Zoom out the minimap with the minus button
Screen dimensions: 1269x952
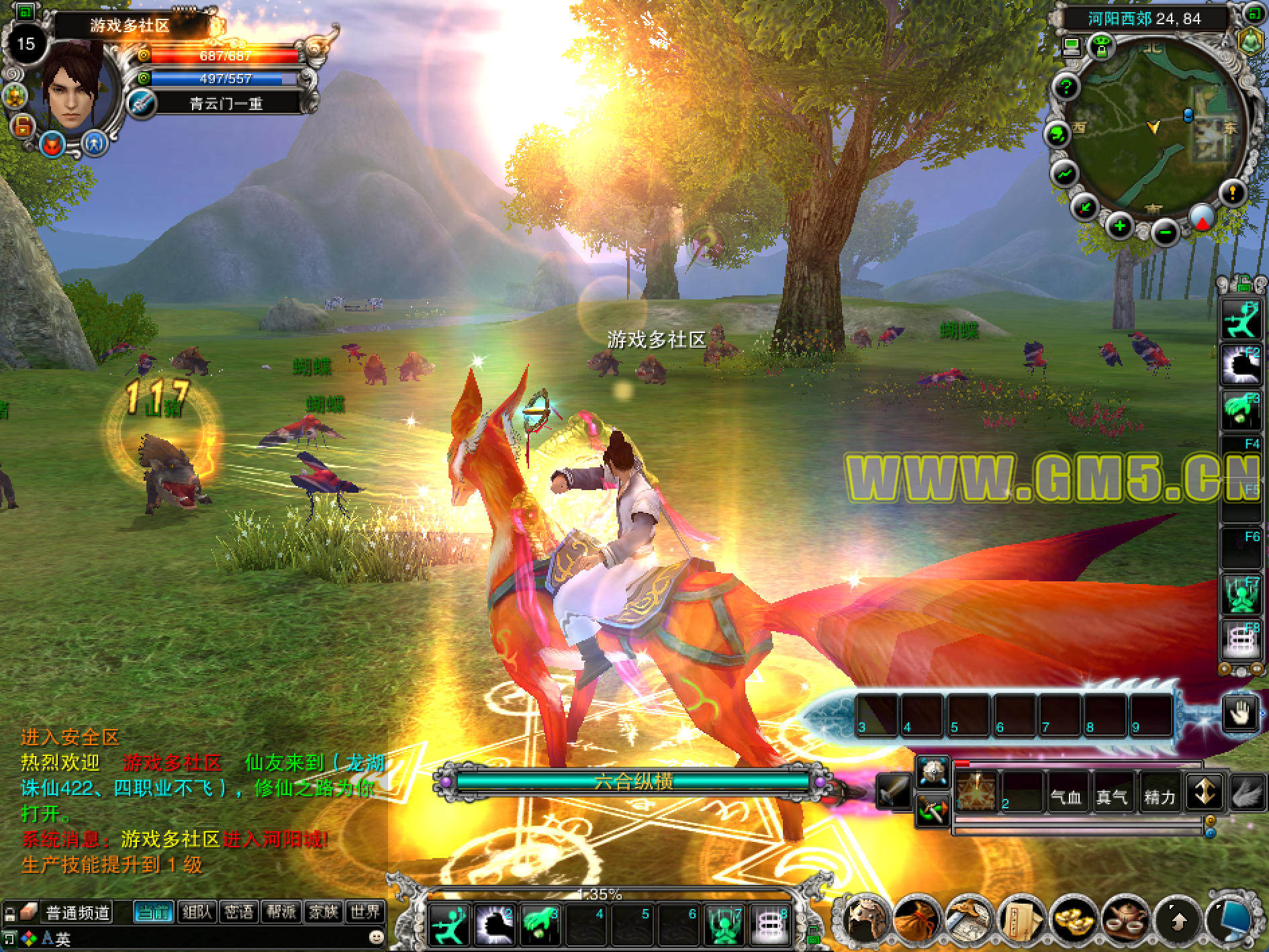[1166, 232]
